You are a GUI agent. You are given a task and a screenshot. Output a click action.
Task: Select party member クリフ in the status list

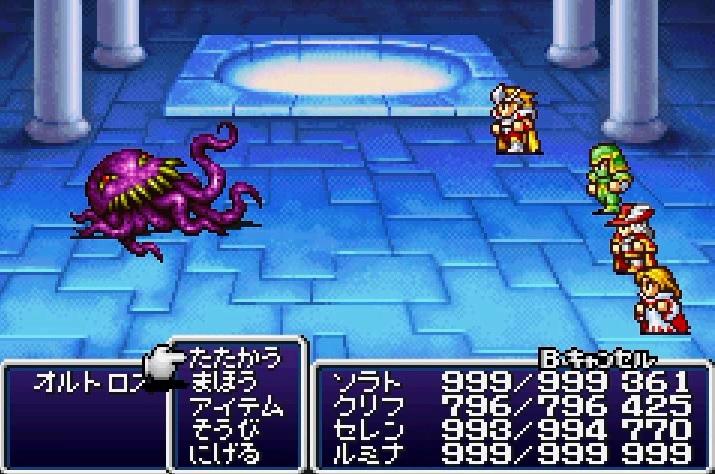[x=364, y=406]
